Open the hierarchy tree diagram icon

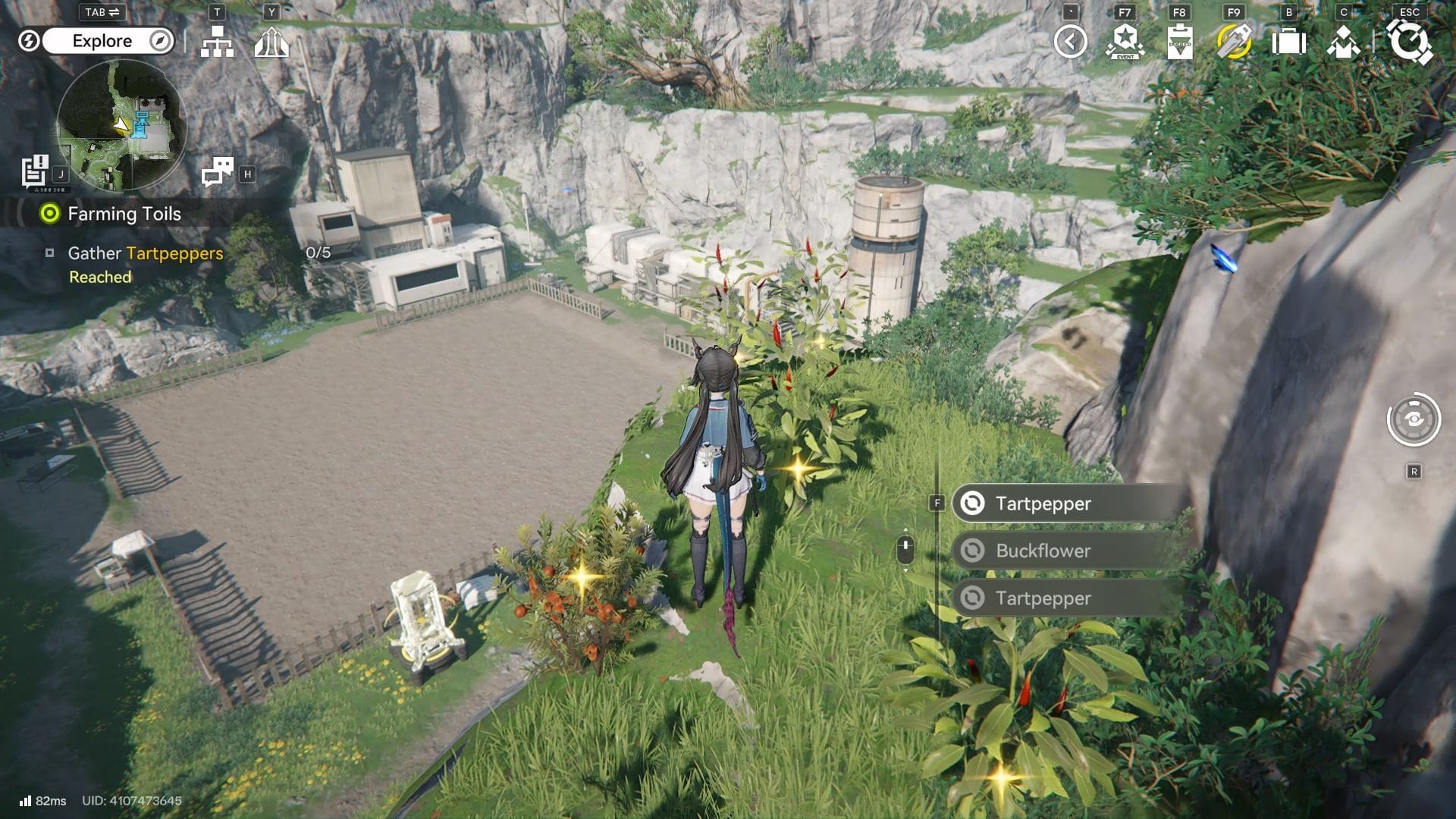pyautogui.click(x=217, y=42)
